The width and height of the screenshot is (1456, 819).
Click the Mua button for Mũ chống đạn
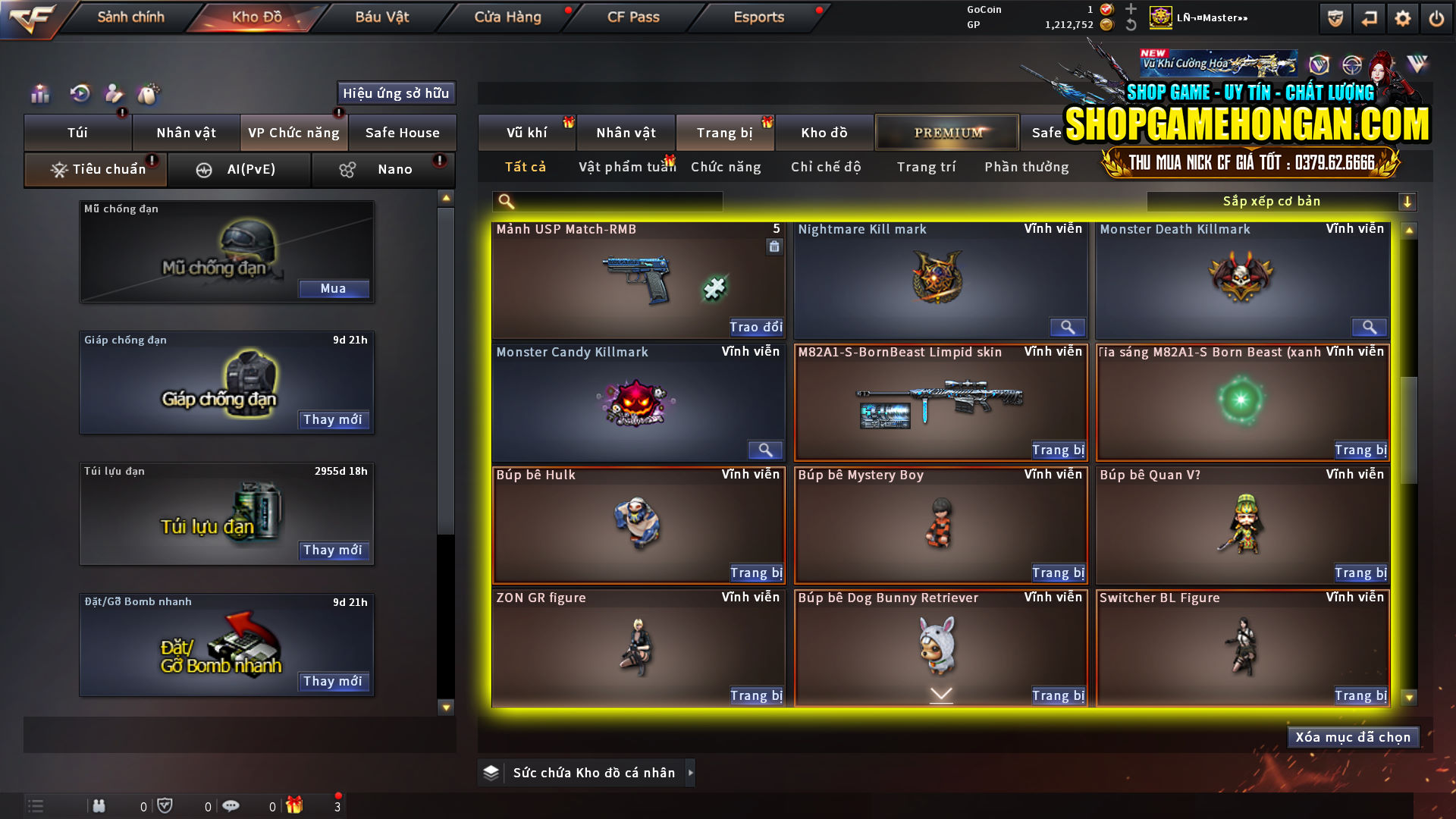[334, 288]
